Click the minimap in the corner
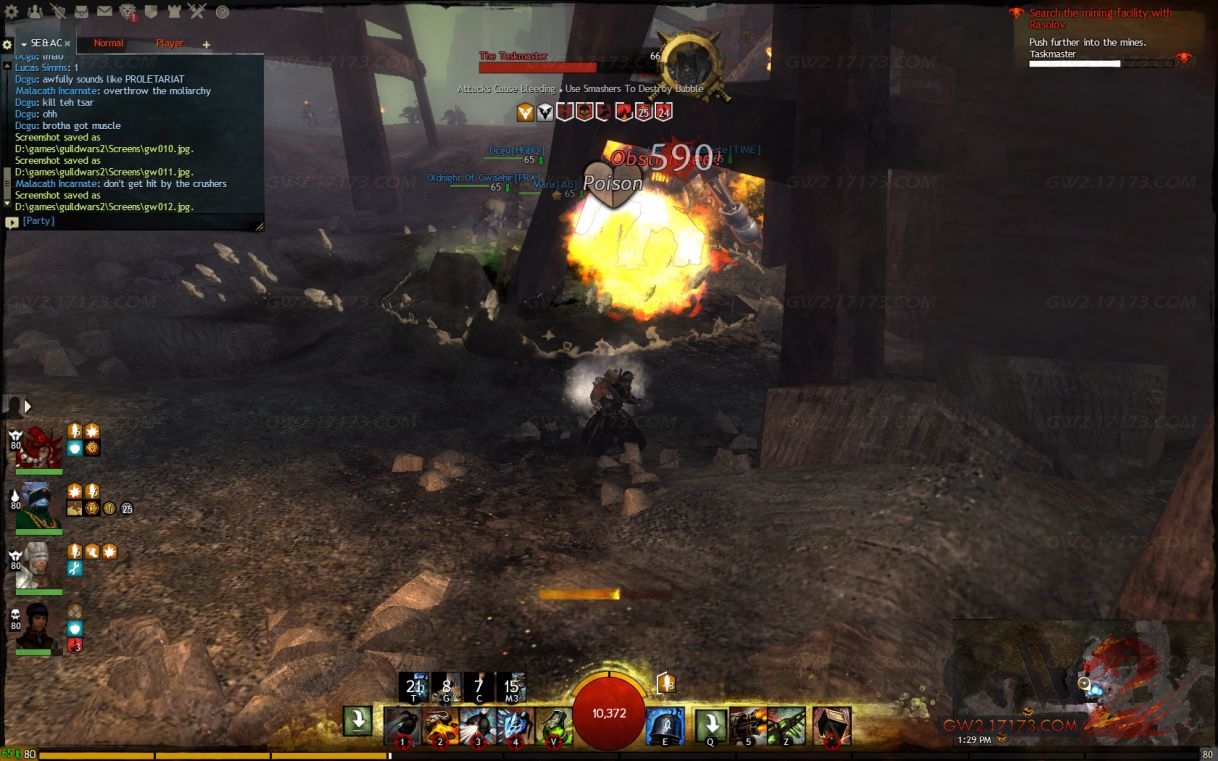1218x761 pixels. [1083, 679]
